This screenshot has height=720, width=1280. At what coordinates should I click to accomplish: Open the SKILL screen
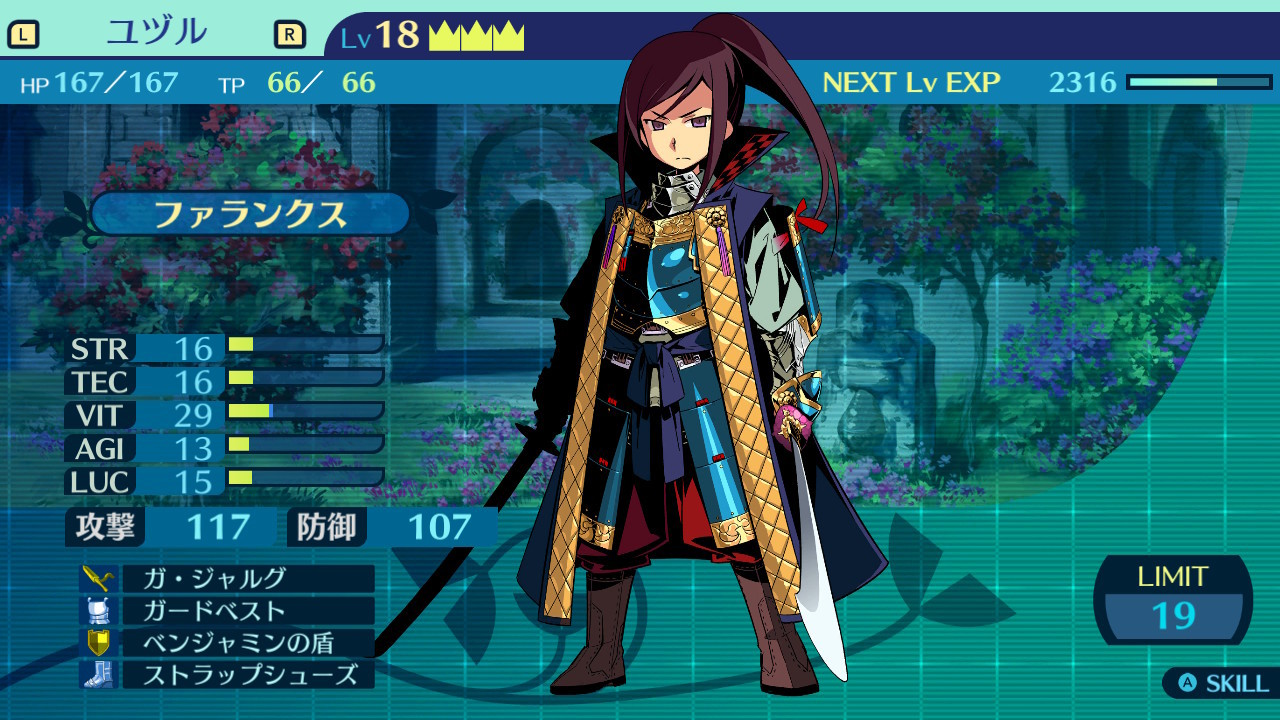tap(1224, 684)
